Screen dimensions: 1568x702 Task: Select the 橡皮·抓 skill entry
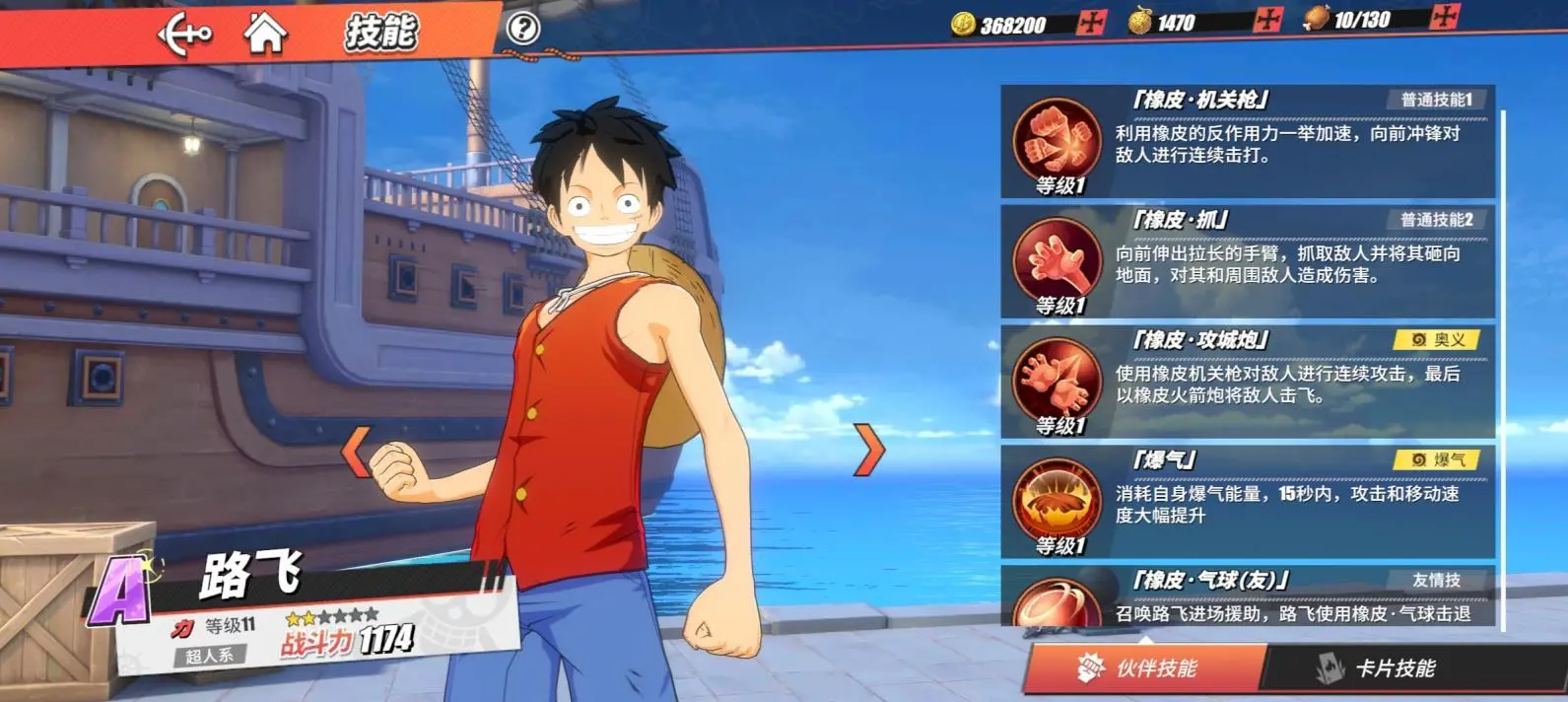[1247, 262]
